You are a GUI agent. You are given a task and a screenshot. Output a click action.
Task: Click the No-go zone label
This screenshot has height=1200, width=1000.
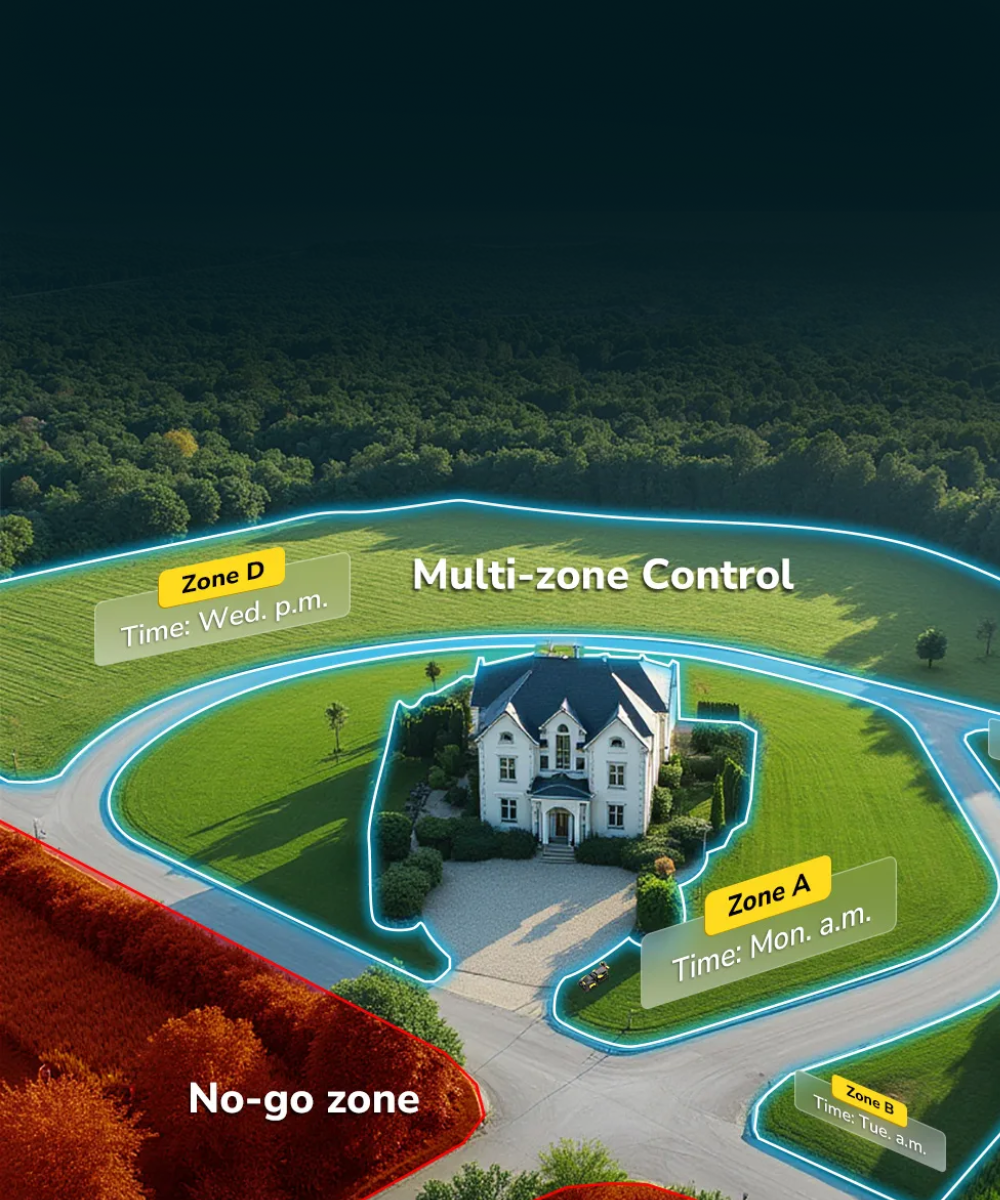click(x=304, y=1099)
